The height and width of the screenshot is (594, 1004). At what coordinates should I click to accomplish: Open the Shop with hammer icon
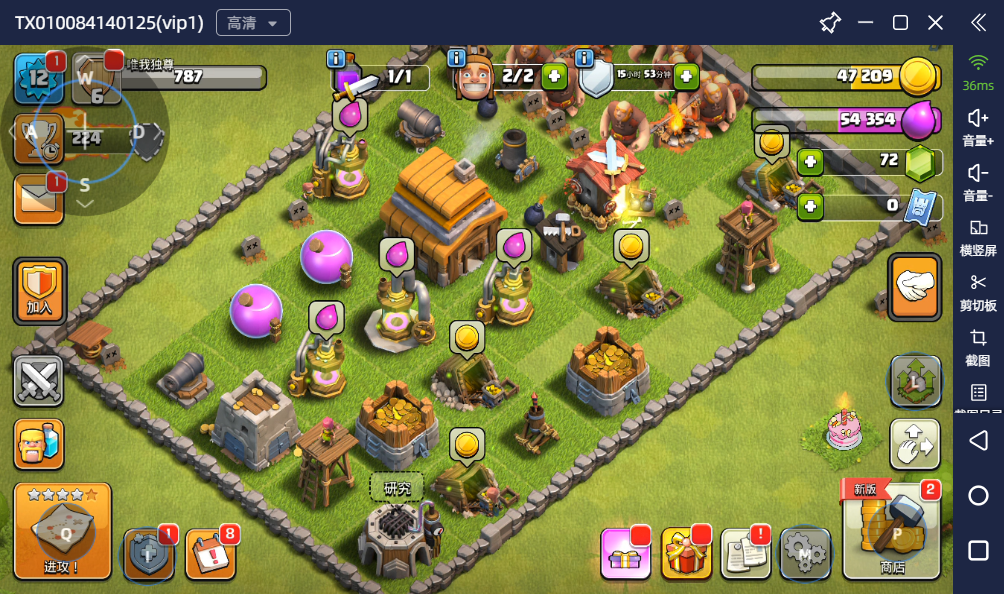(x=892, y=530)
